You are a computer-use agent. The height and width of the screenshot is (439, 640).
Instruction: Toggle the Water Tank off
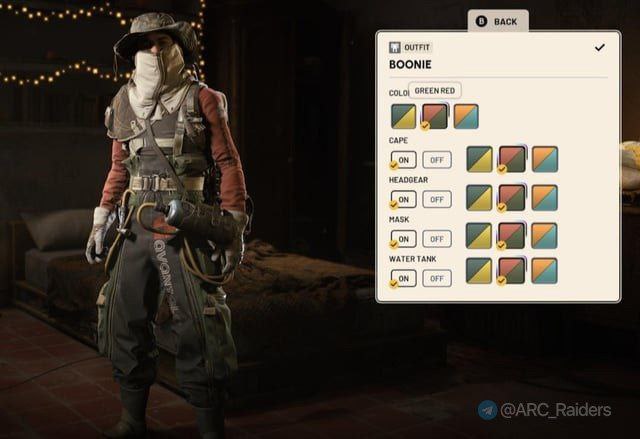tap(436, 278)
